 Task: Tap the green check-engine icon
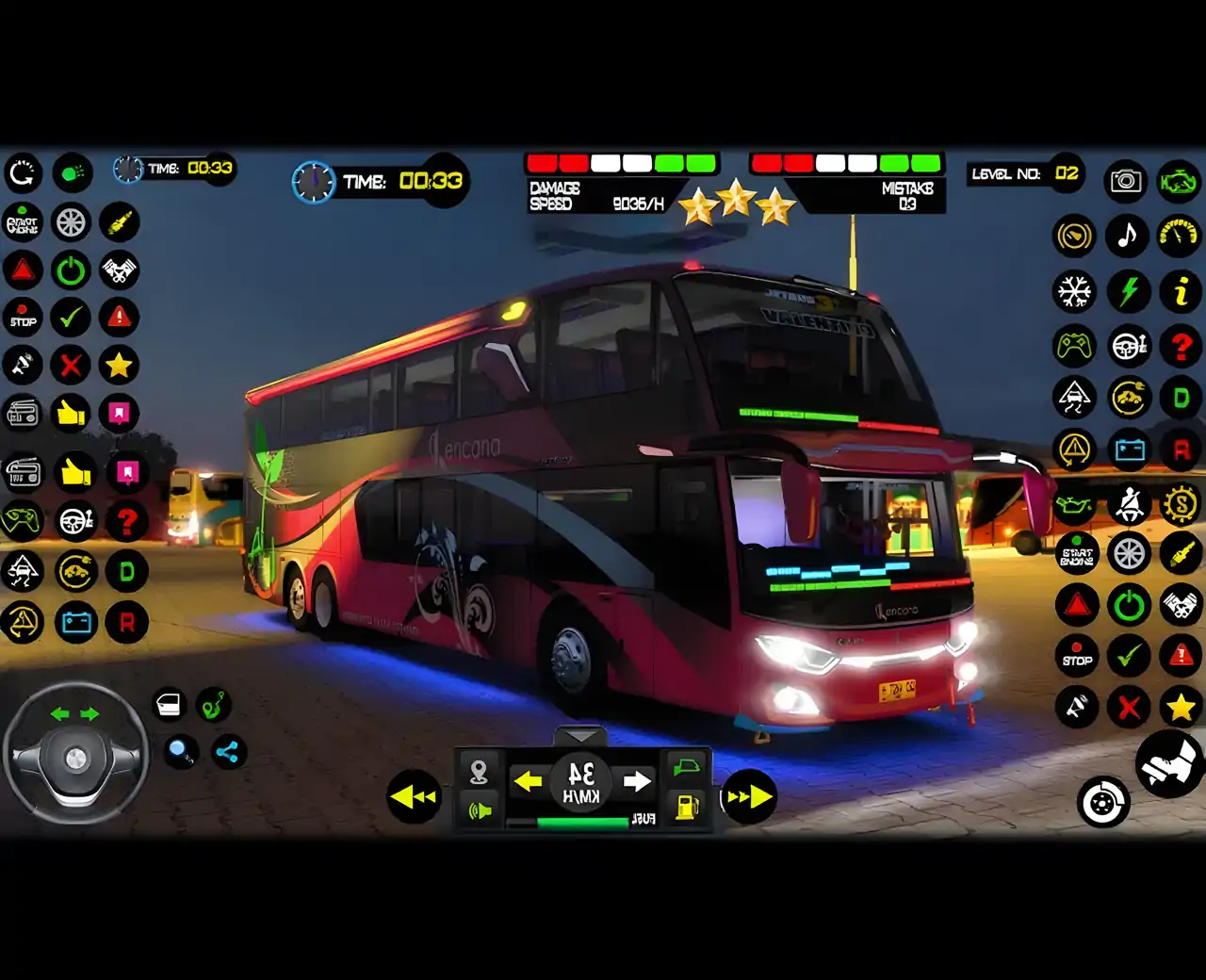tap(1178, 180)
